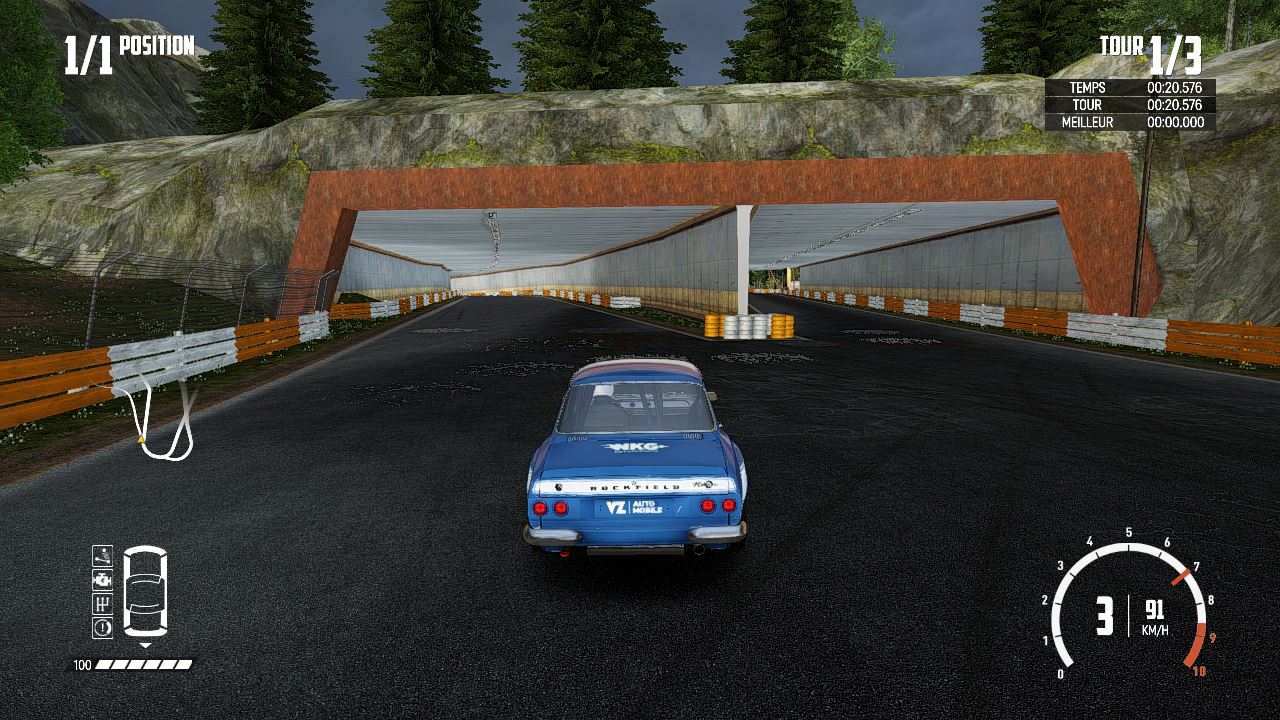This screenshot has height=720, width=1280.
Task: Expand the arrow below the car diagram
Action: pos(145,644)
